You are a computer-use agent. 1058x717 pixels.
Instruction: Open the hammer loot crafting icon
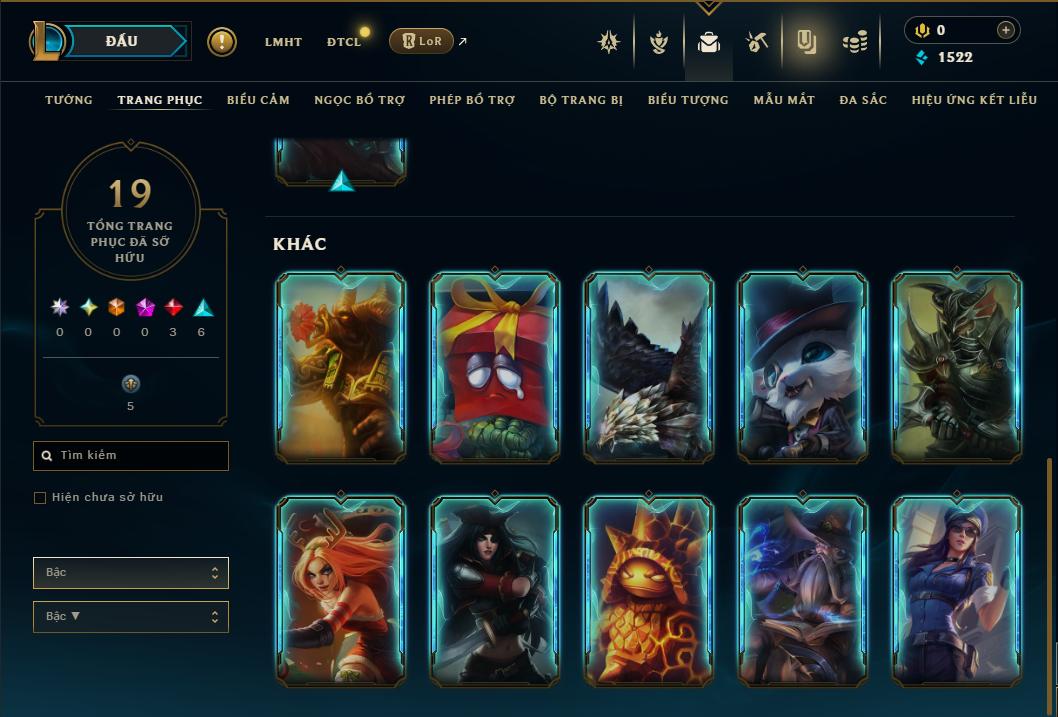point(757,42)
